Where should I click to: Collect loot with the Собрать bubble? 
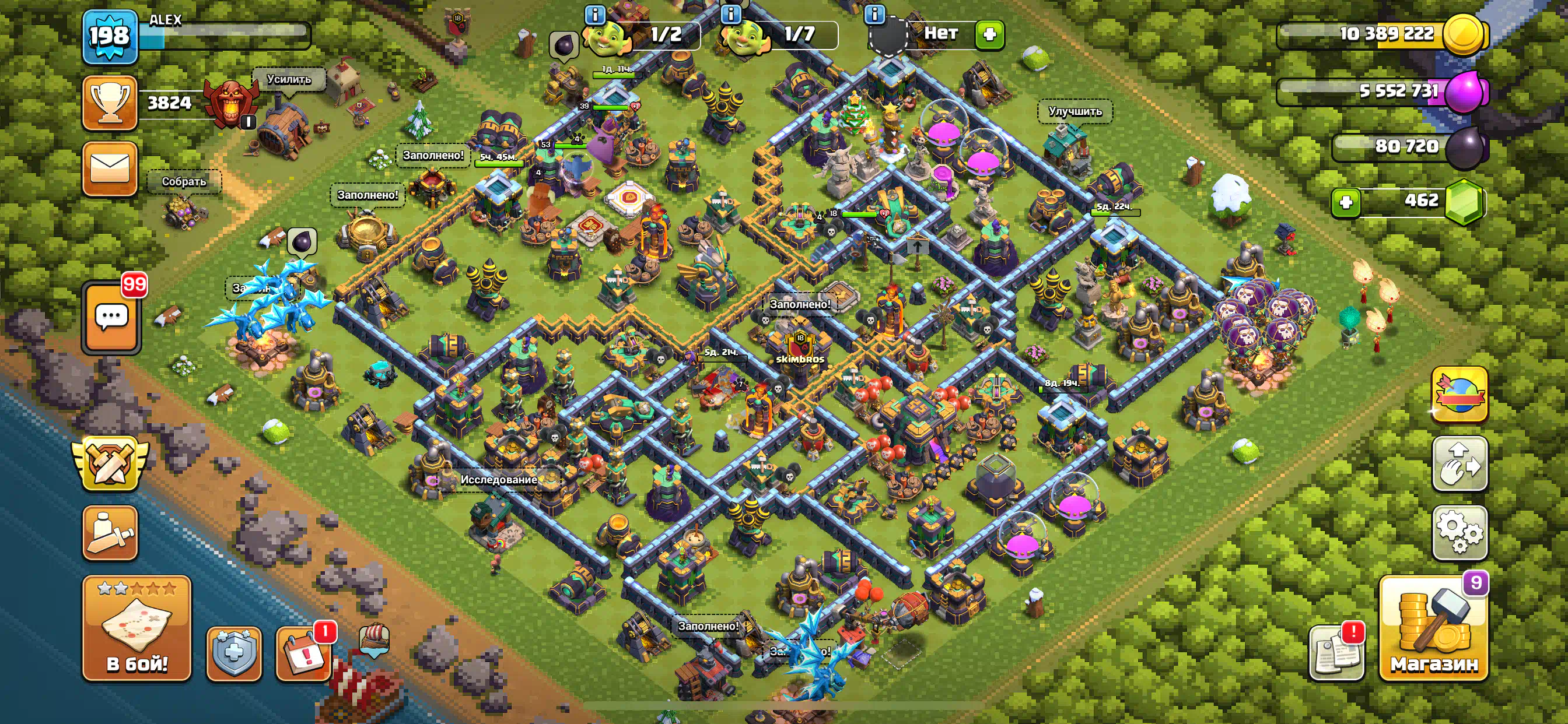[184, 181]
